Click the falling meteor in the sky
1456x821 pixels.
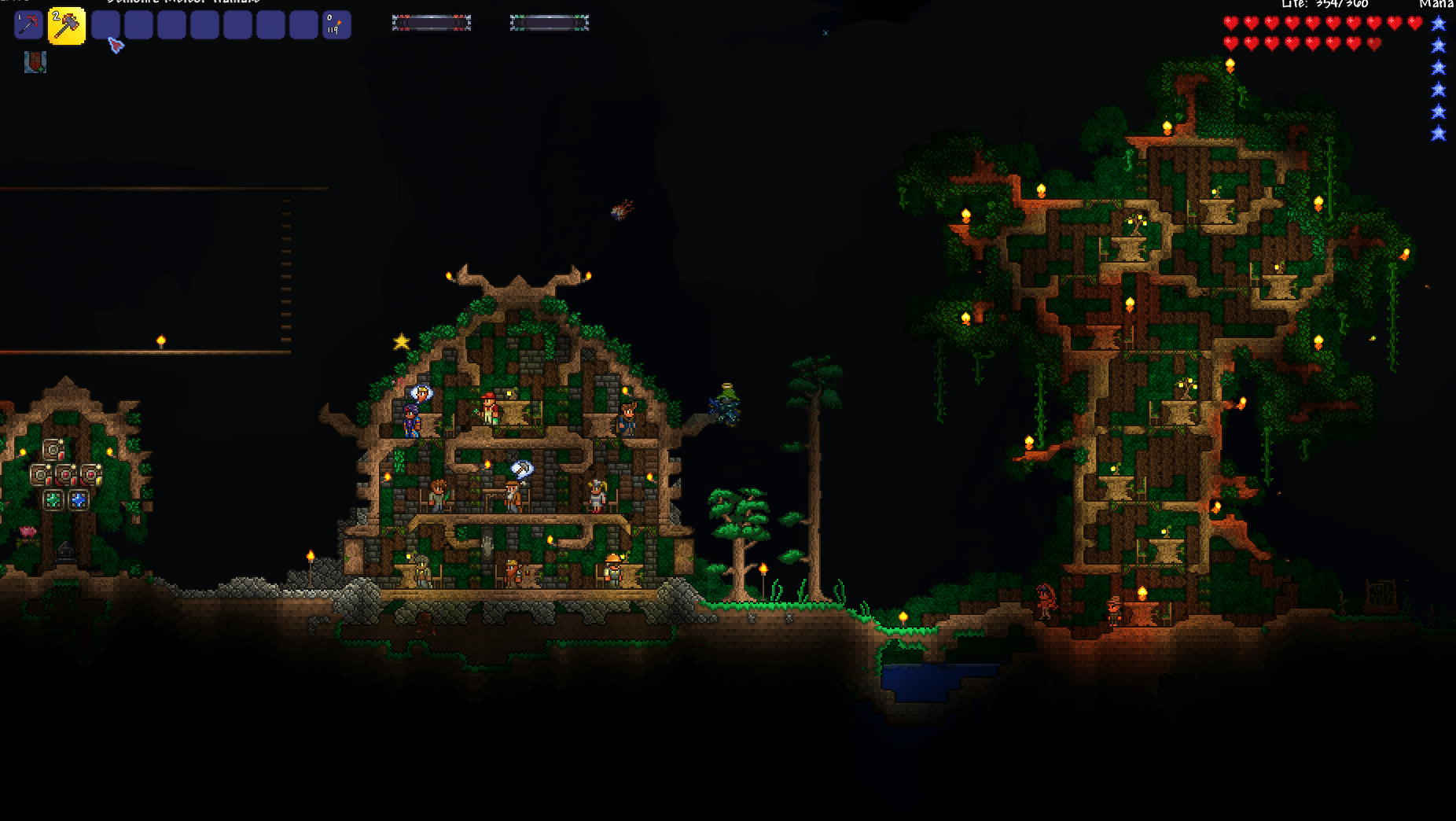621,210
